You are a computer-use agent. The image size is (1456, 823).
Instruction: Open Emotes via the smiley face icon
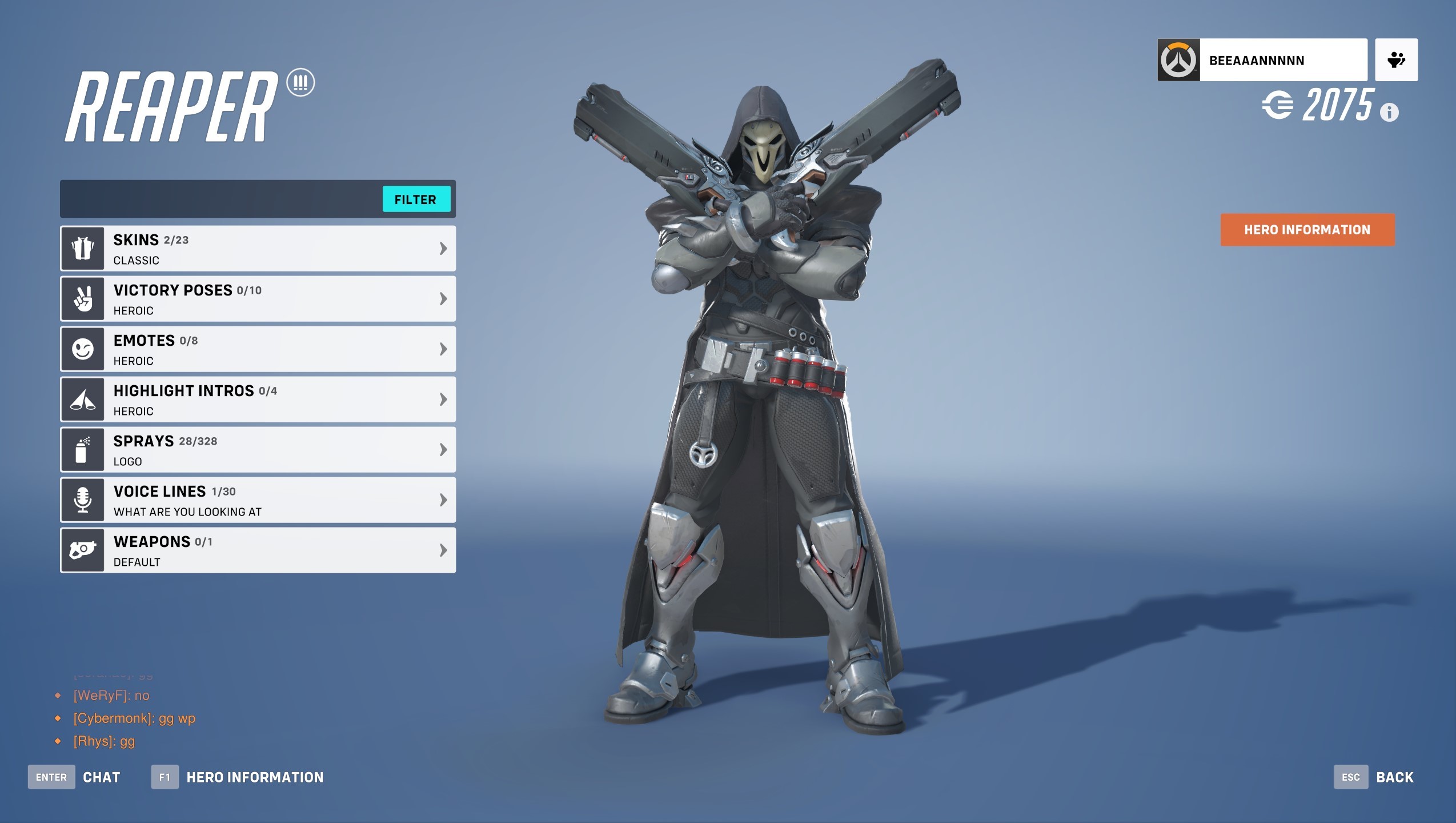pyautogui.click(x=83, y=349)
